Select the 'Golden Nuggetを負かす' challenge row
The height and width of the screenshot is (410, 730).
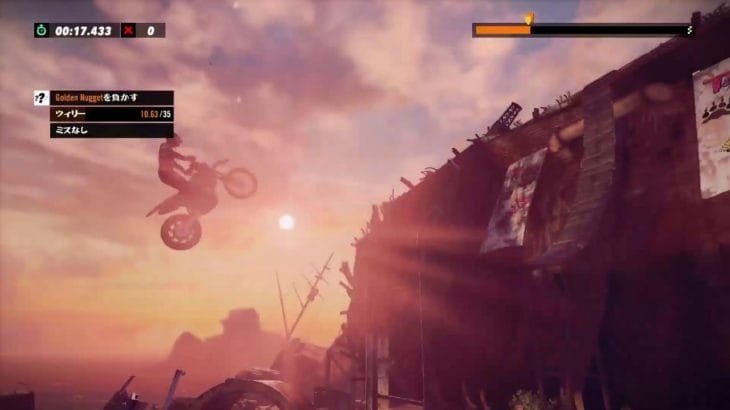coord(111,98)
